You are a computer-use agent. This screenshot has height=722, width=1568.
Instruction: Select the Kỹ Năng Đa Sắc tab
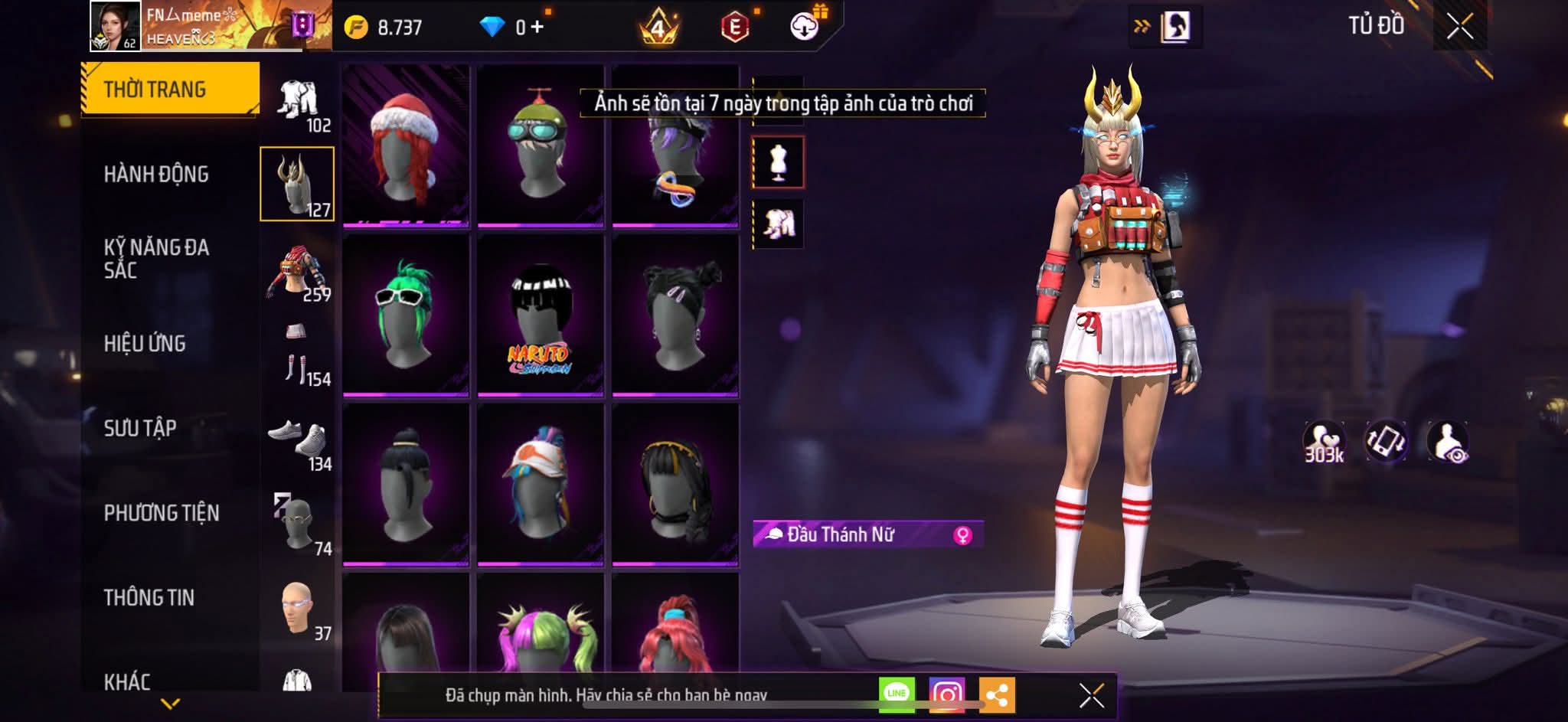(156, 258)
